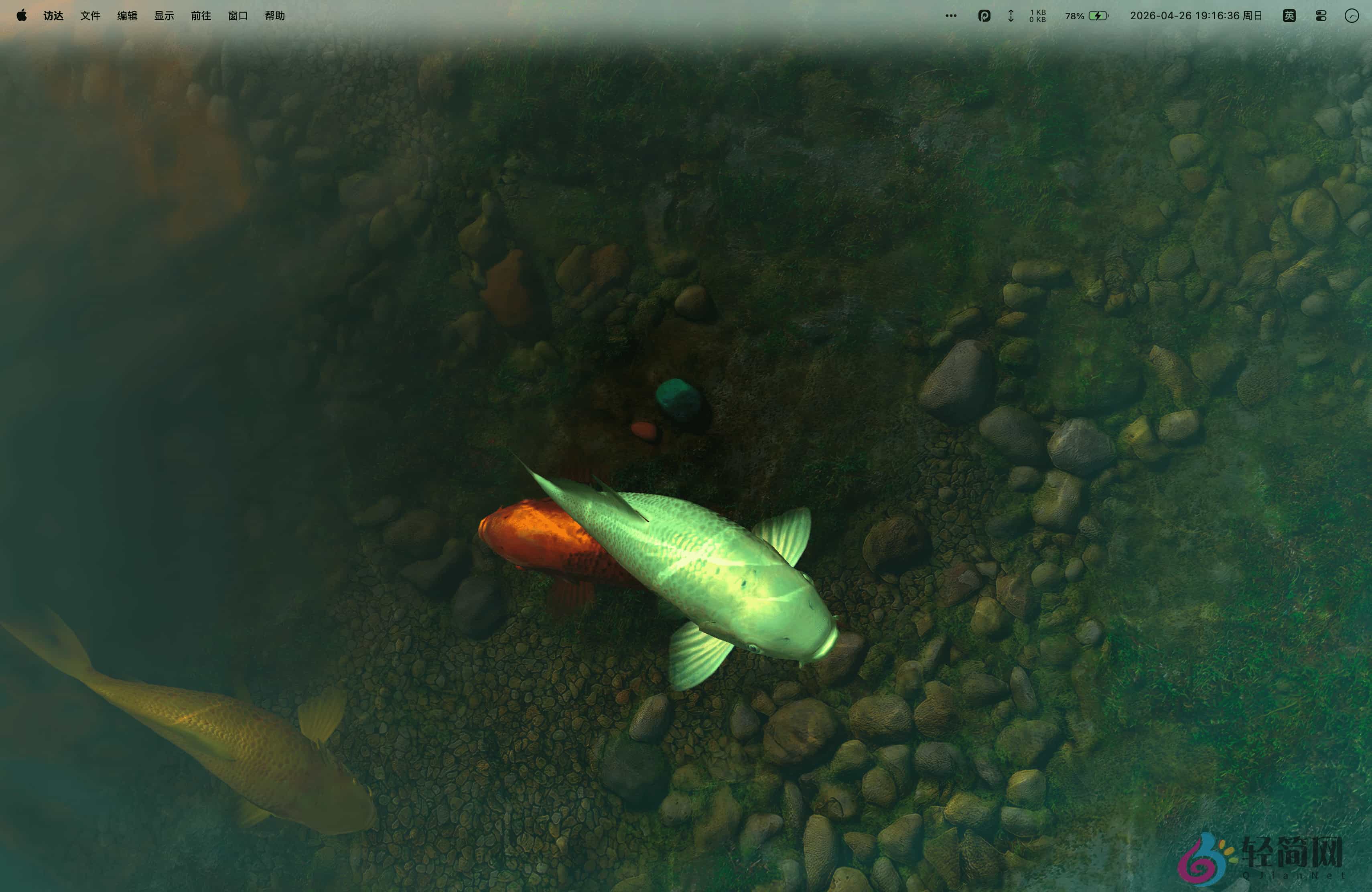This screenshot has width=1372, height=892.
Task: Open the 前往 menu
Action: tap(200, 16)
